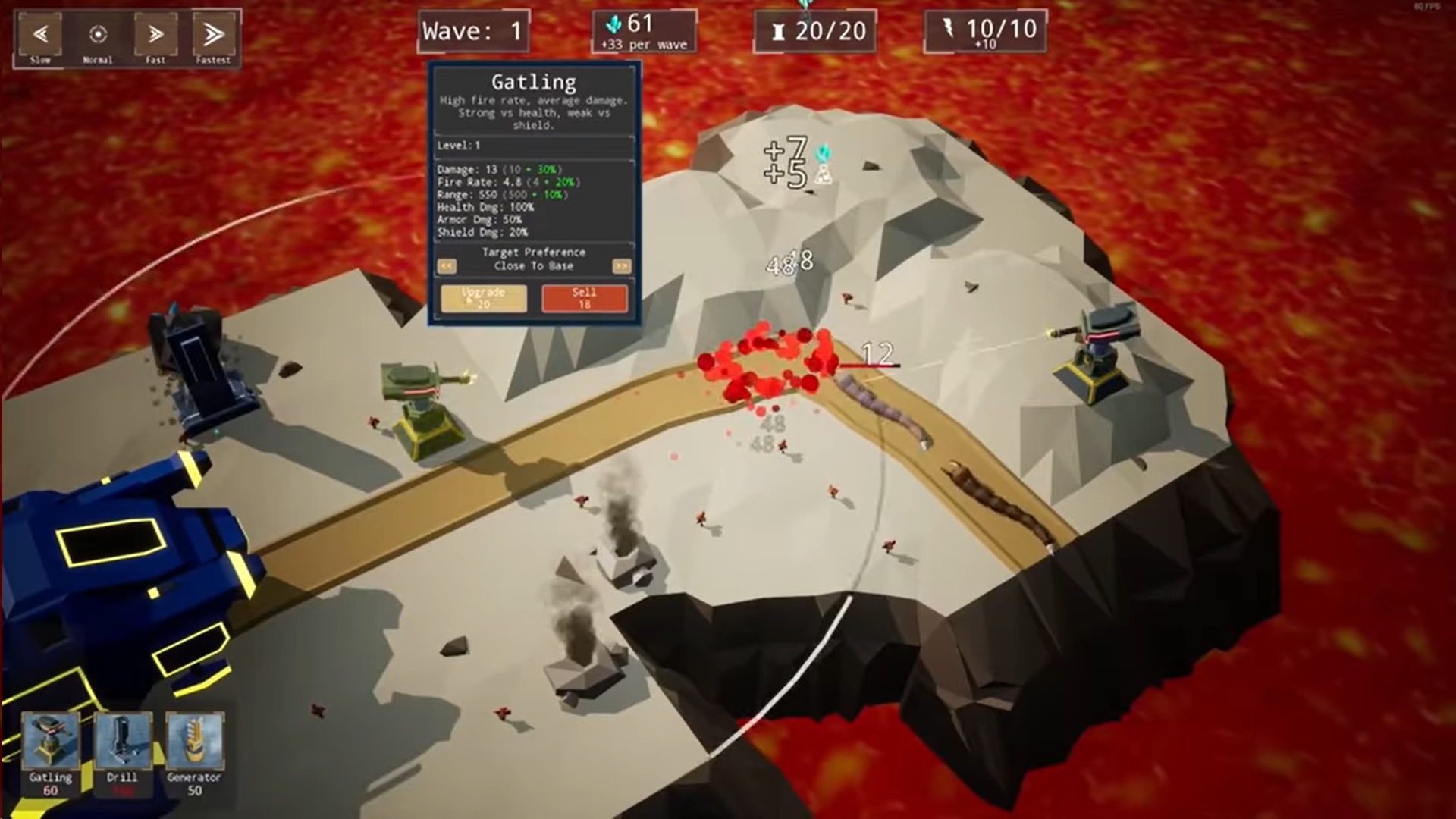Screen dimensions: 1456x819
Task: Upgrade the Gatling tower for 20
Action: click(483, 298)
